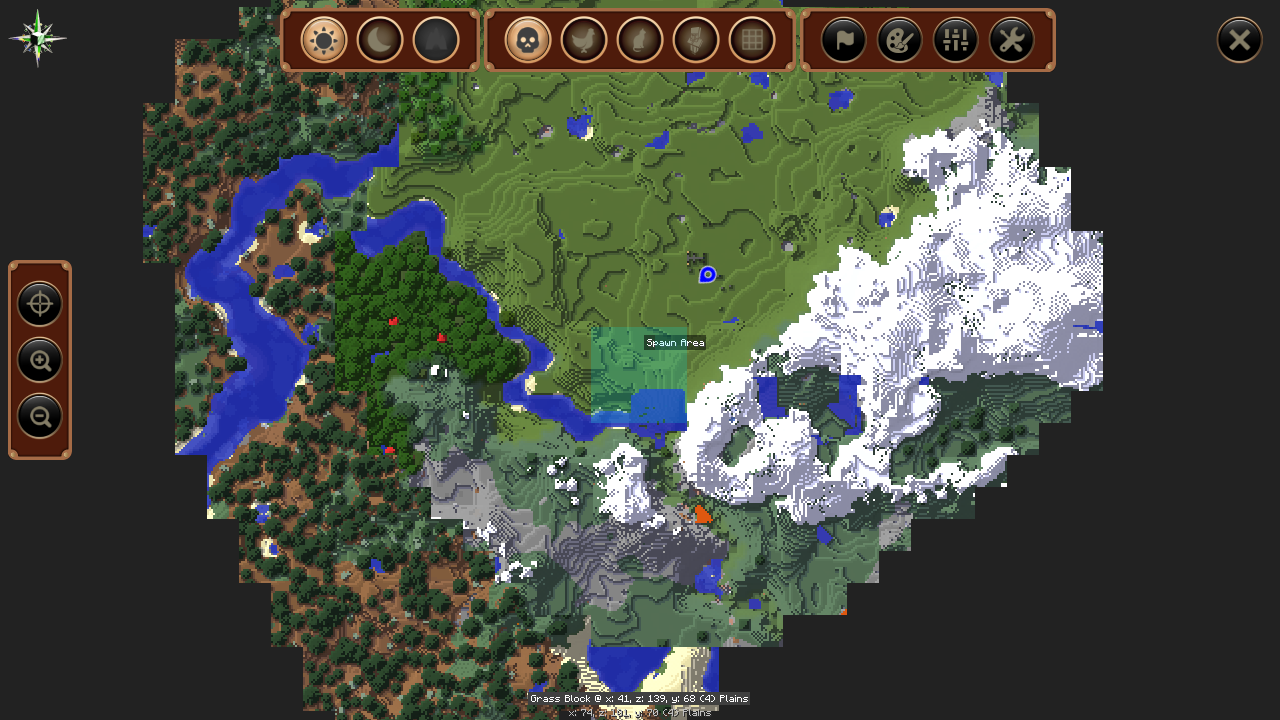Open the paint palette button
Screen dimensions: 1280x720
click(x=900, y=41)
